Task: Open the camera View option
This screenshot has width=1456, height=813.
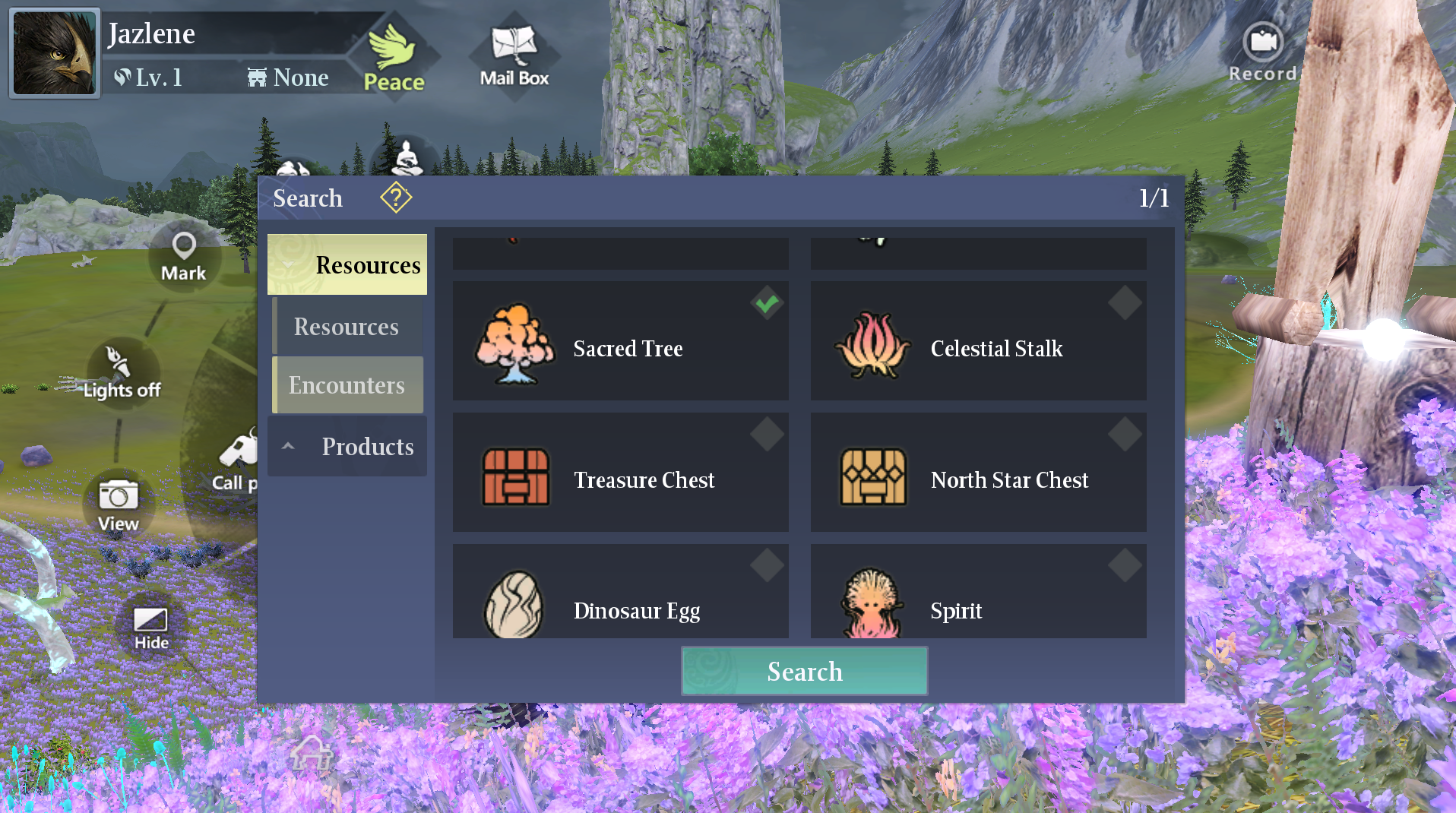Action: pos(119,505)
